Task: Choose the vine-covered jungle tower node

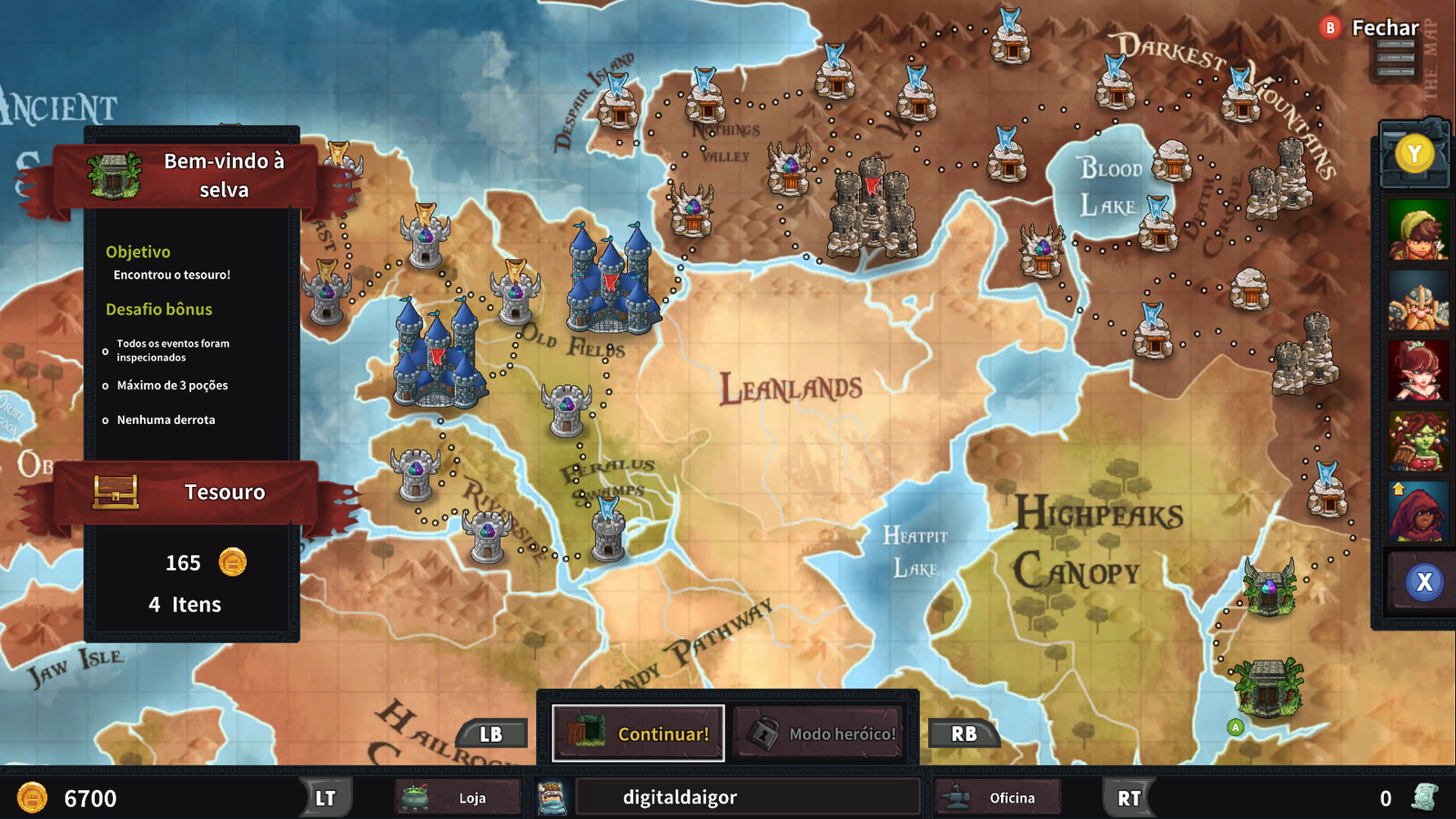Action: tap(1269, 588)
